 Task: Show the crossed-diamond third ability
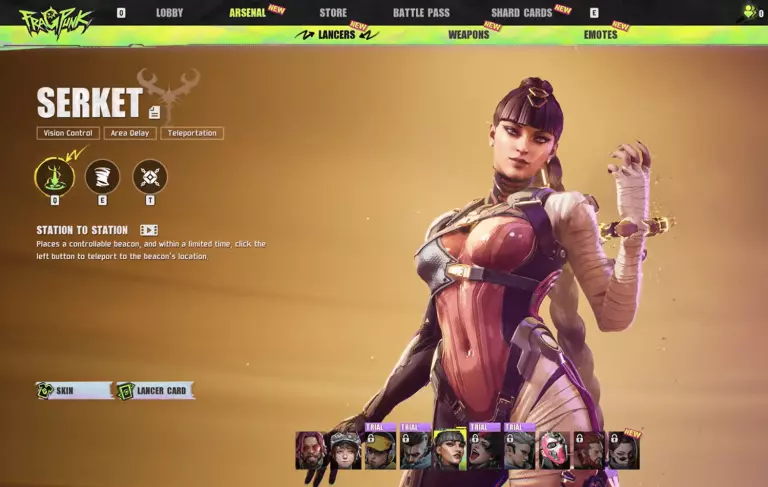point(150,177)
